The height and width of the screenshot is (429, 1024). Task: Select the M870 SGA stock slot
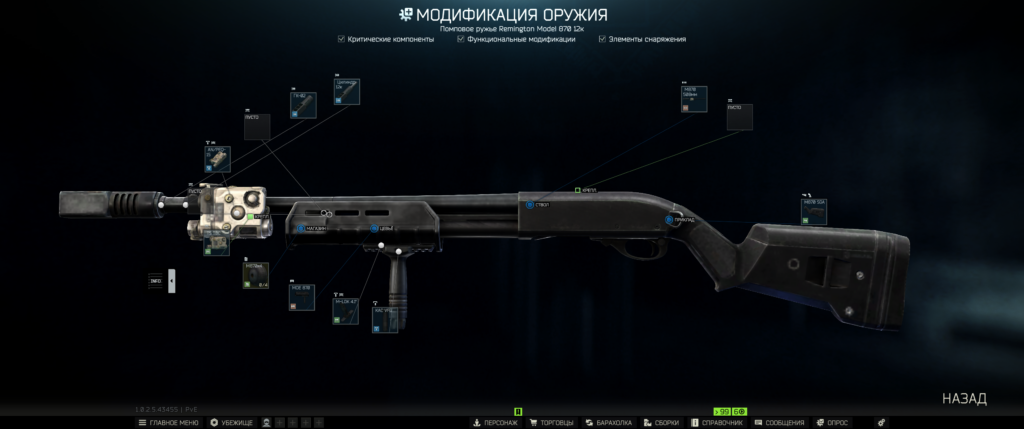814,209
